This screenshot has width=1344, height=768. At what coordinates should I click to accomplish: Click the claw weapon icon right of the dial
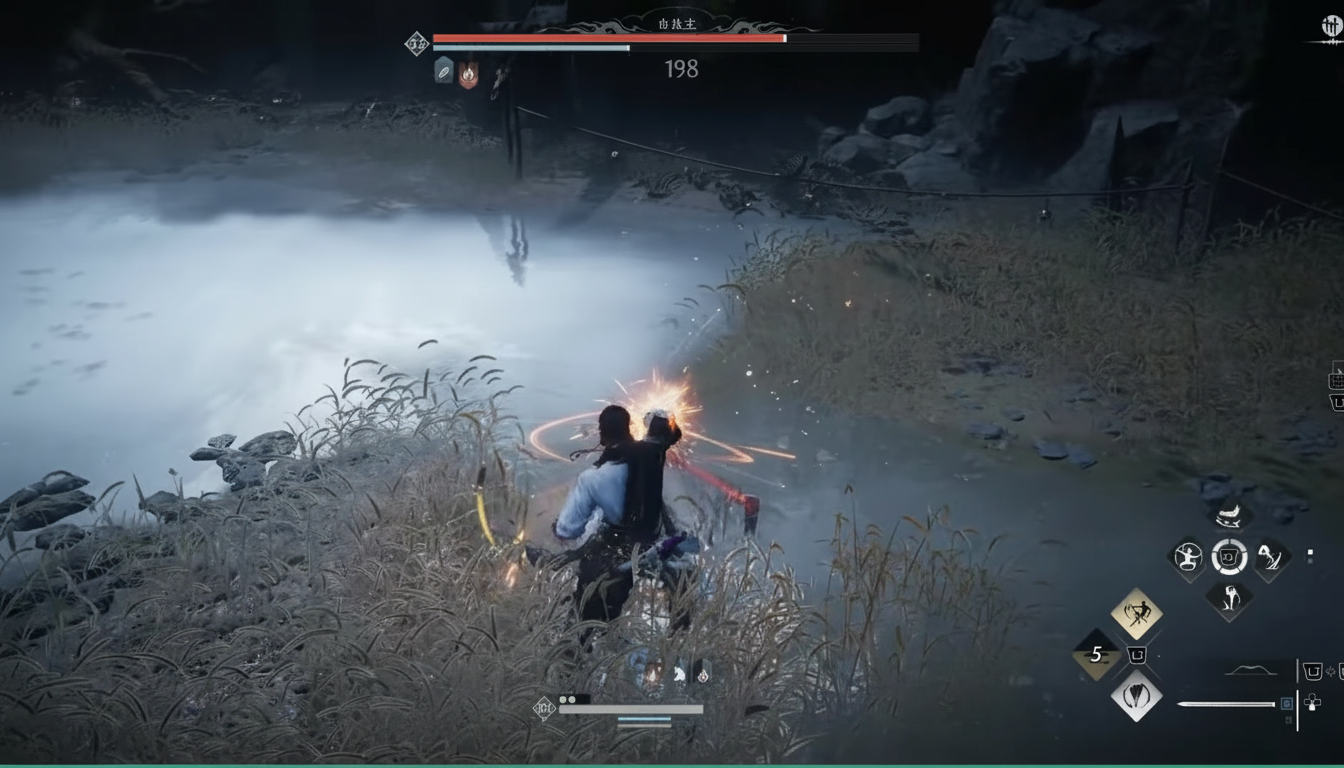click(x=1270, y=557)
